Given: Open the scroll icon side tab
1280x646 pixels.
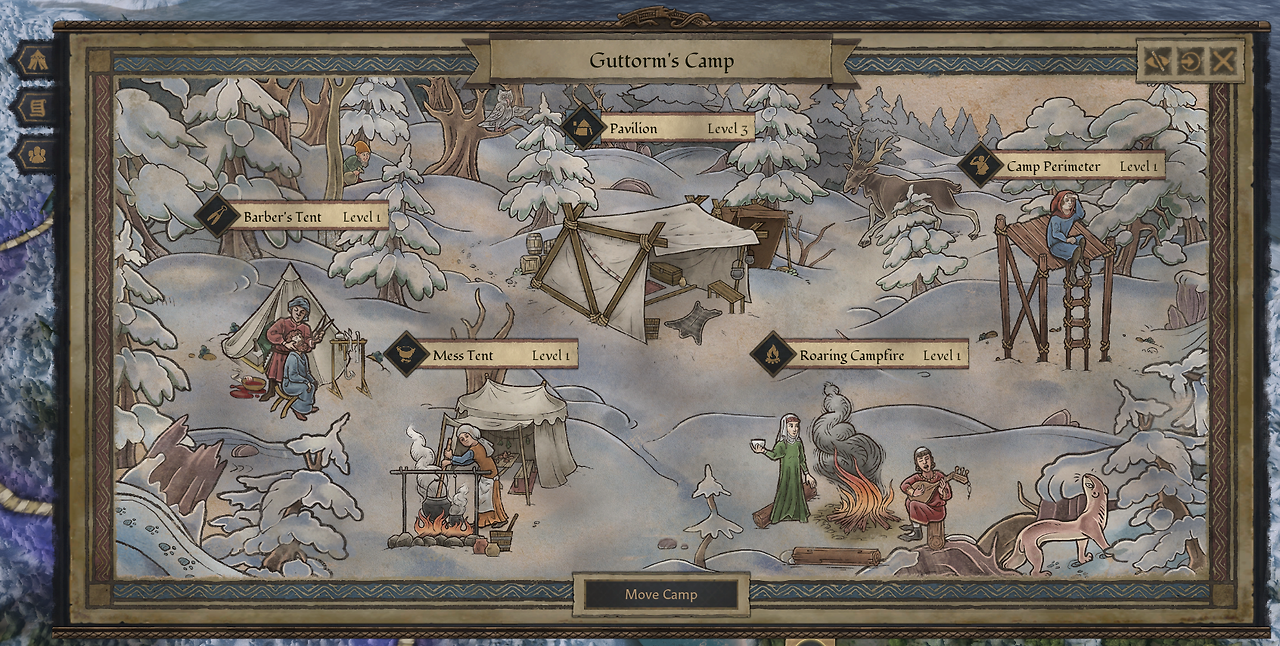Looking at the screenshot, I should coord(36,107).
